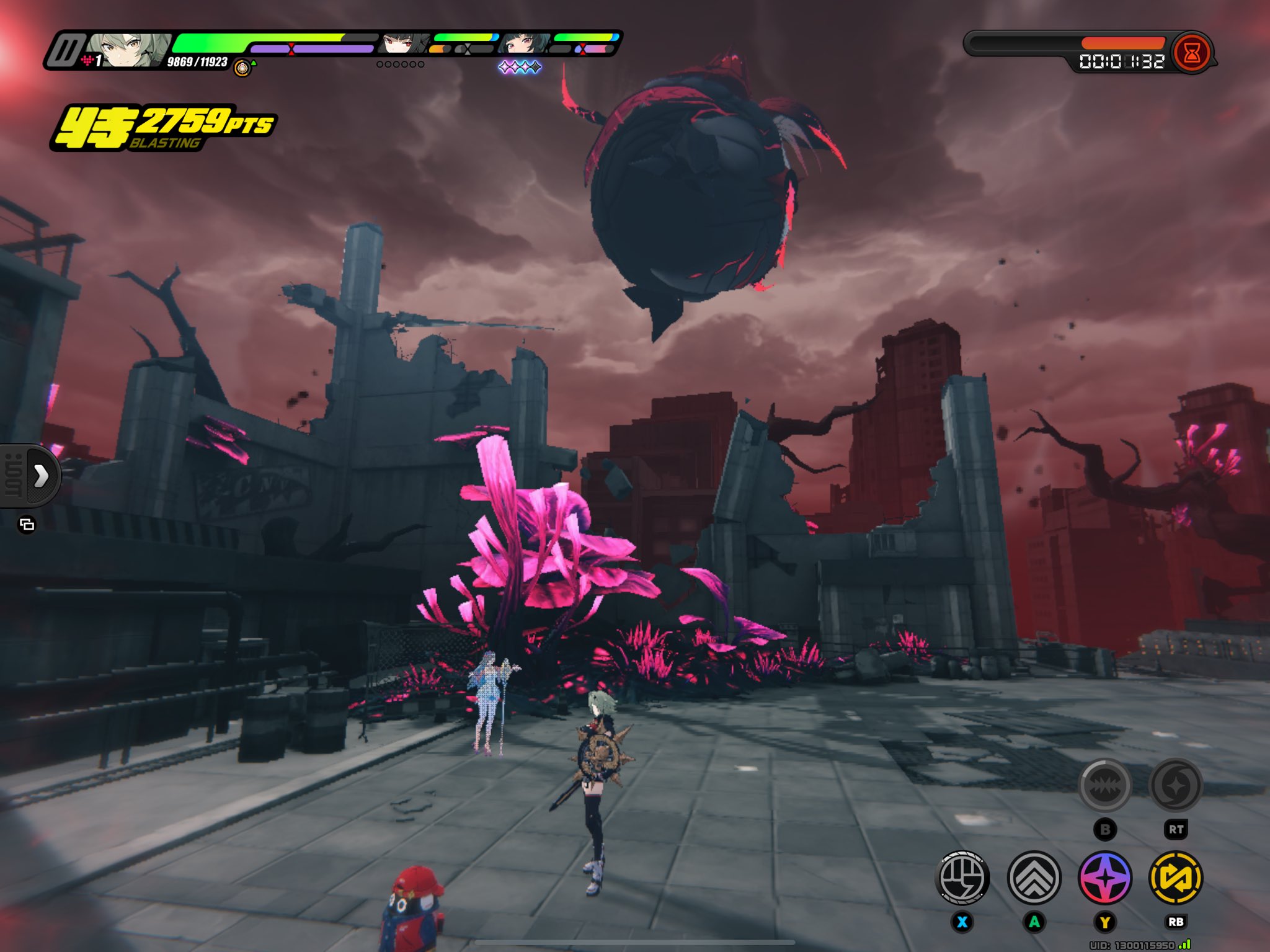
Task: Trigger the purple star ultimate ability
Action: 1105,878
